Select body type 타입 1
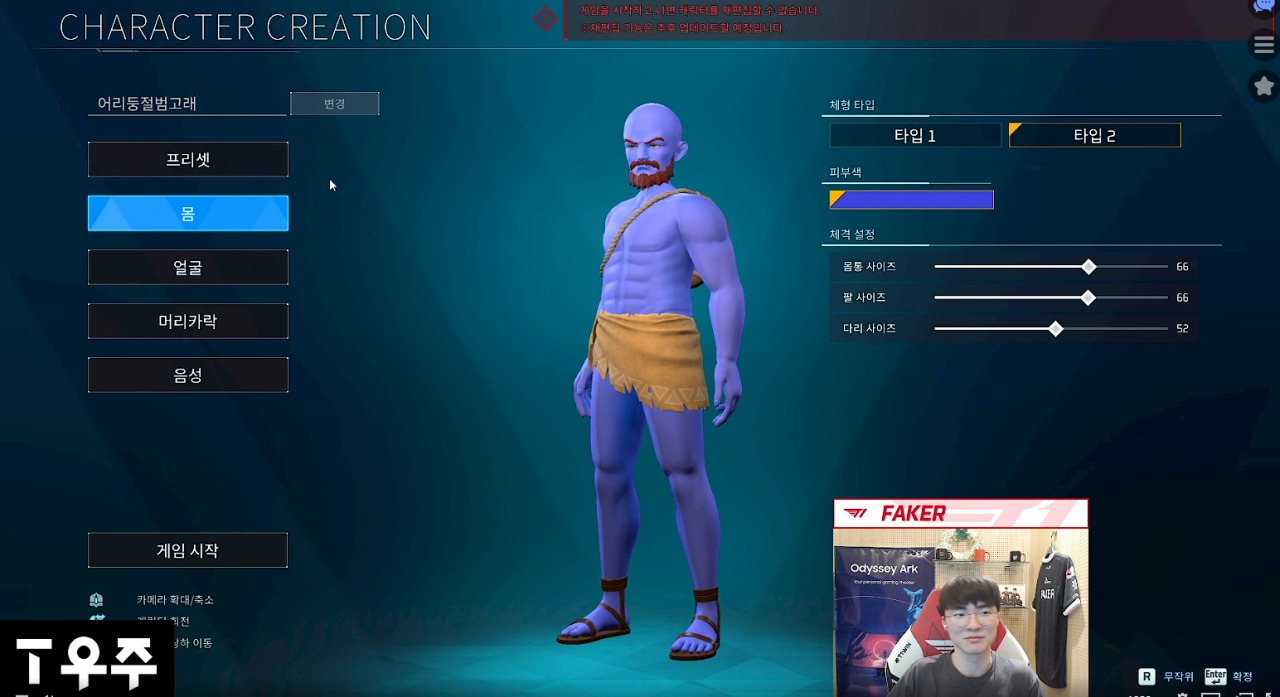 pyautogui.click(x=915, y=136)
